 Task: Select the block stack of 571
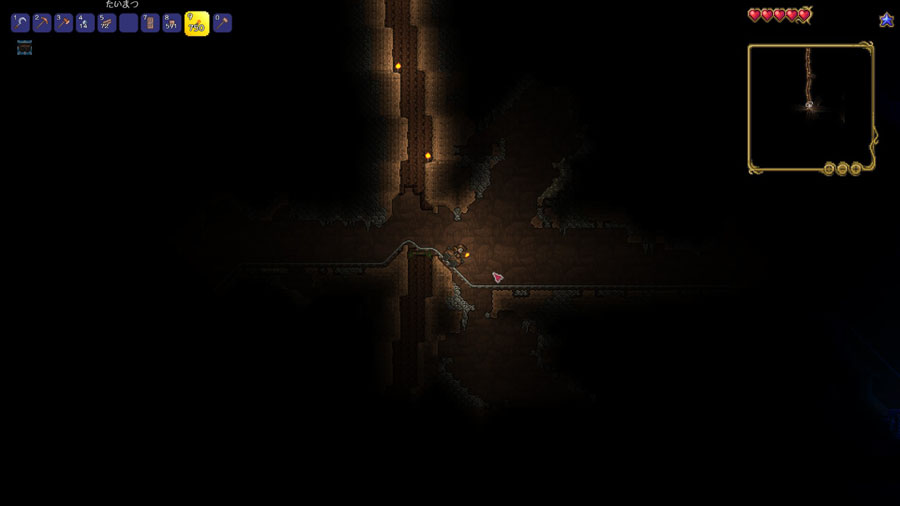coord(172,23)
